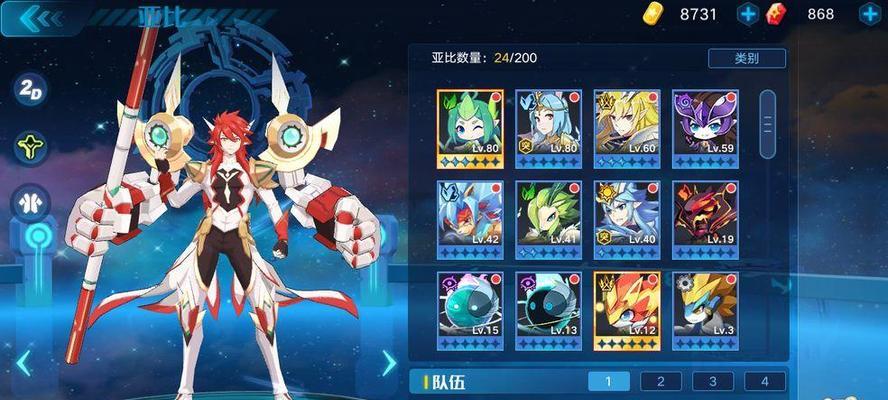Show the previous character with the left arrow

click(x=23, y=364)
